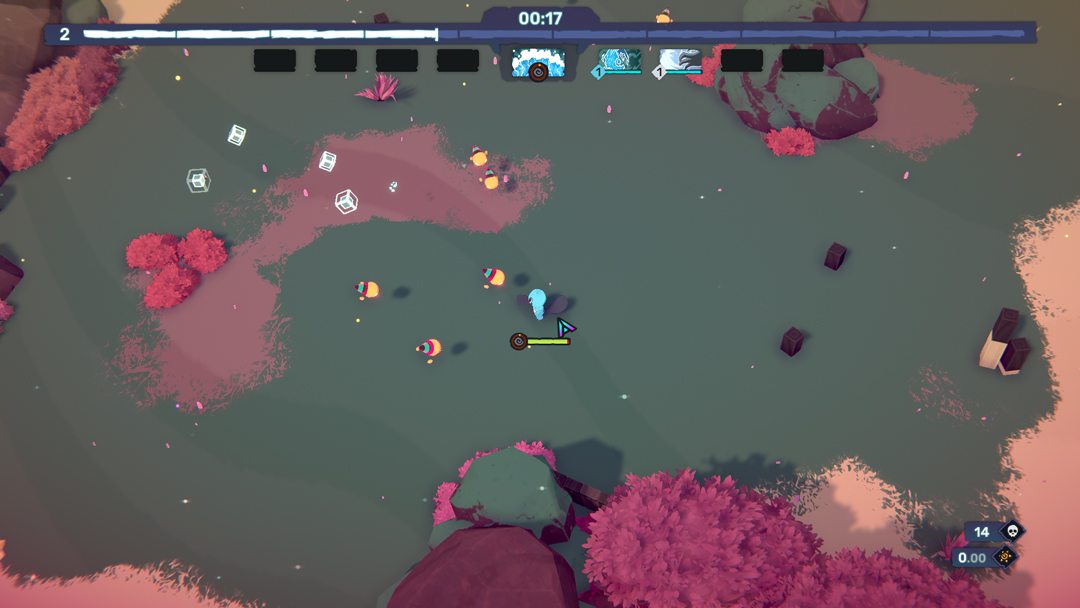Select the central wave ability with swirl emblem

[538, 62]
